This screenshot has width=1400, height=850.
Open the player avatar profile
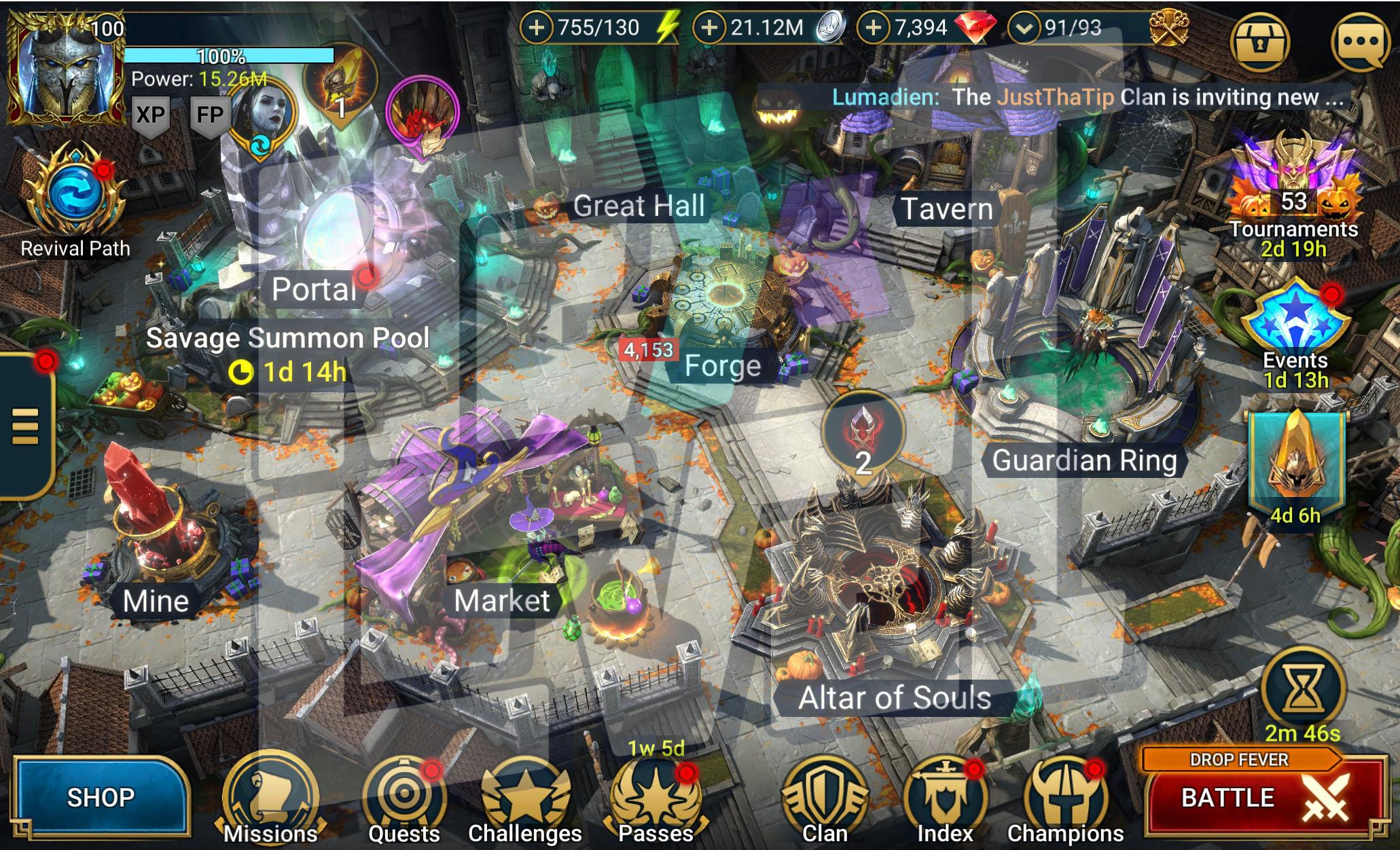65,68
